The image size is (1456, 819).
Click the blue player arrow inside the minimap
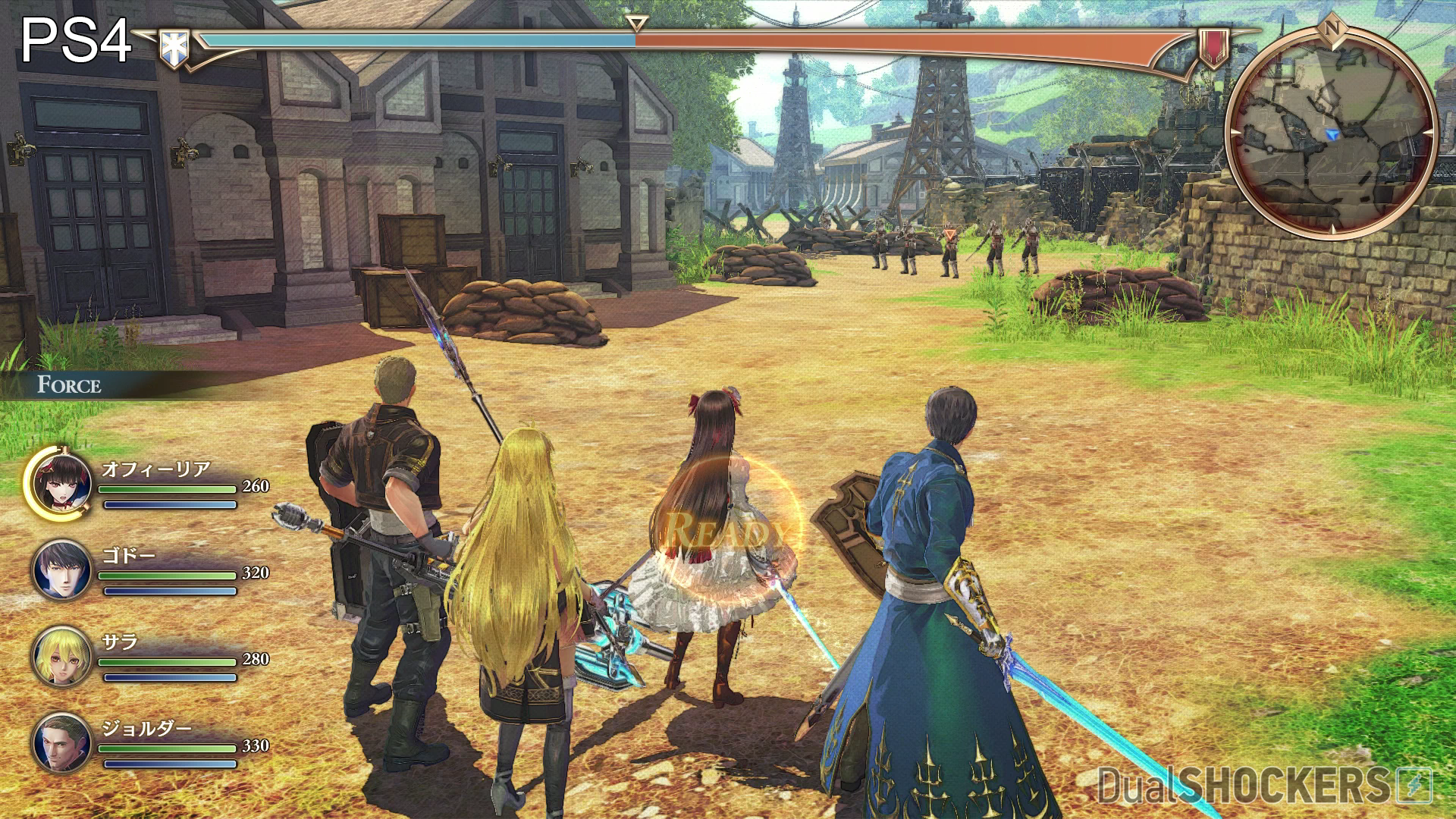pyautogui.click(x=1332, y=133)
